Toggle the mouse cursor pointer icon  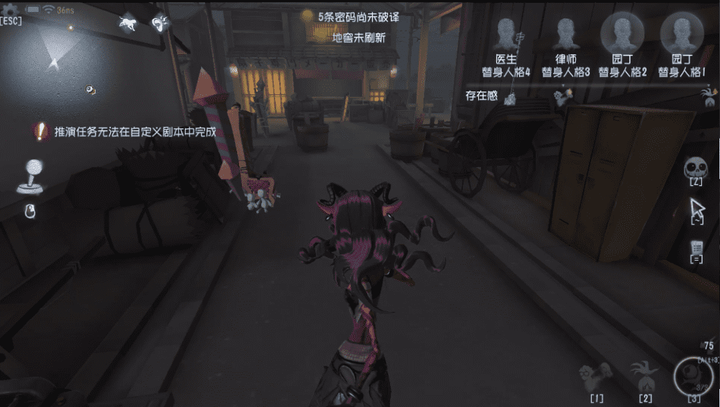click(x=697, y=211)
